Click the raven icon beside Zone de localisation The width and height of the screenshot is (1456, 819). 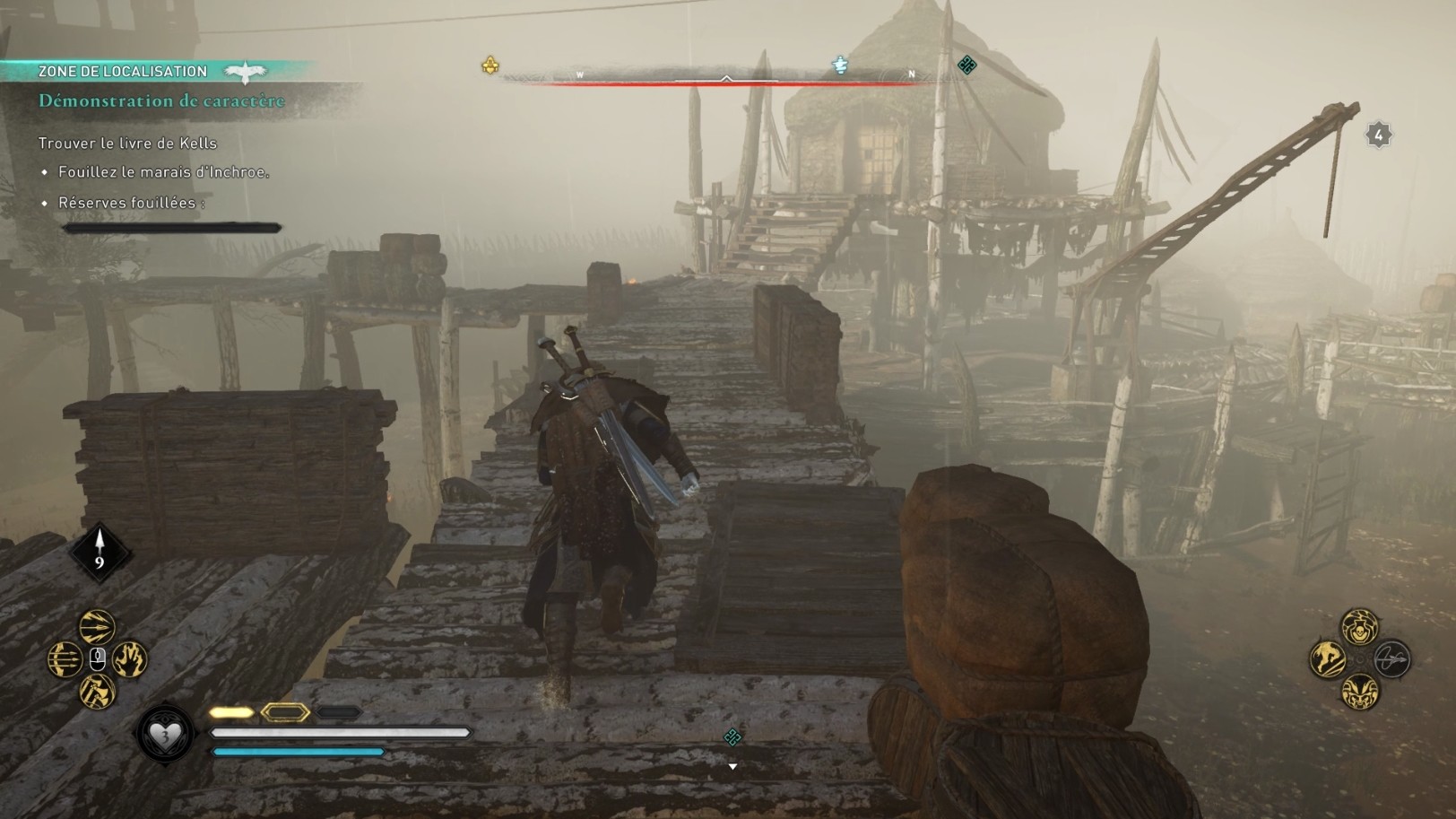coord(246,71)
